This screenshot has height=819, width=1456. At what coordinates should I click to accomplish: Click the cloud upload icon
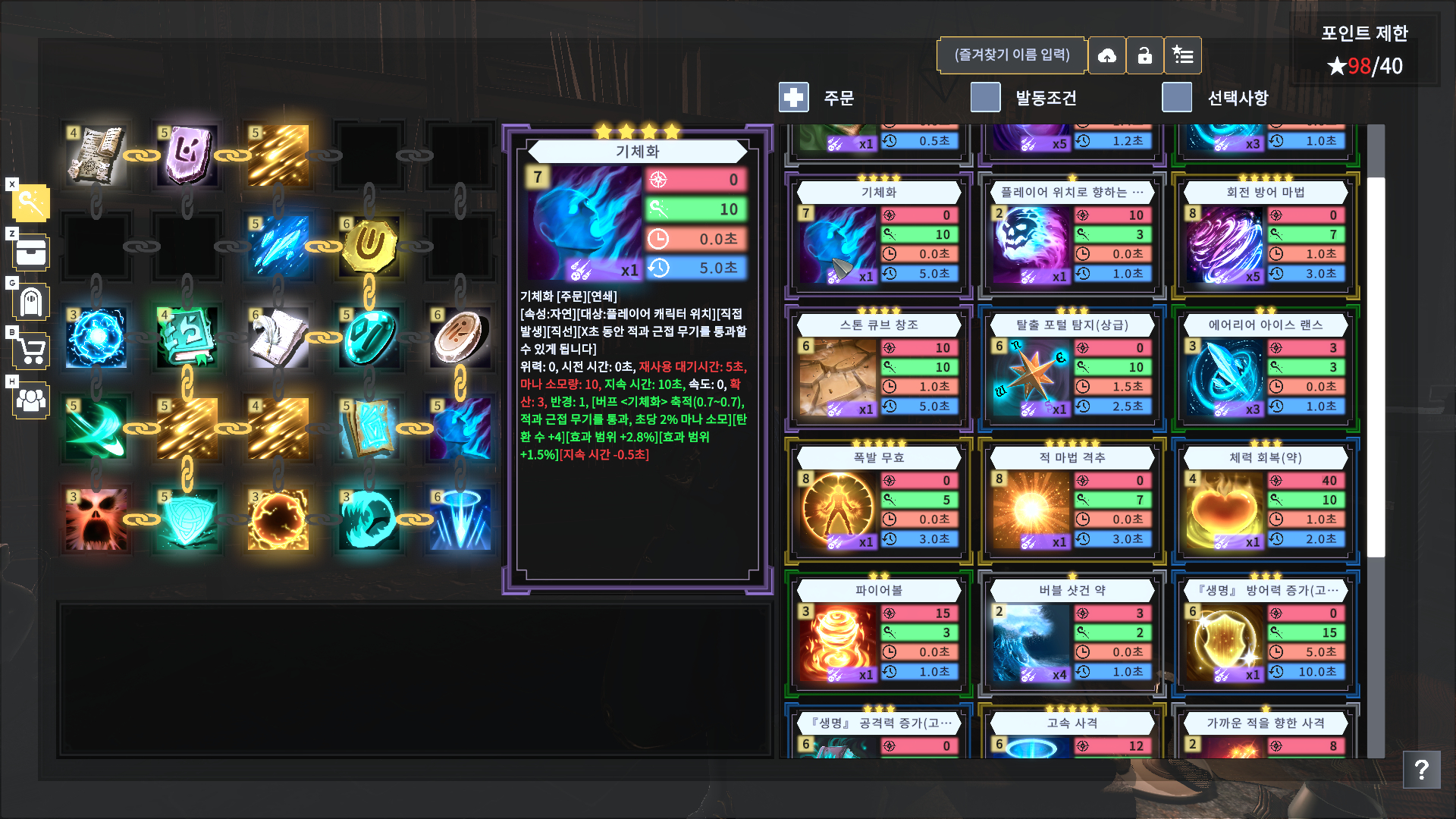(x=1107, y=55)
